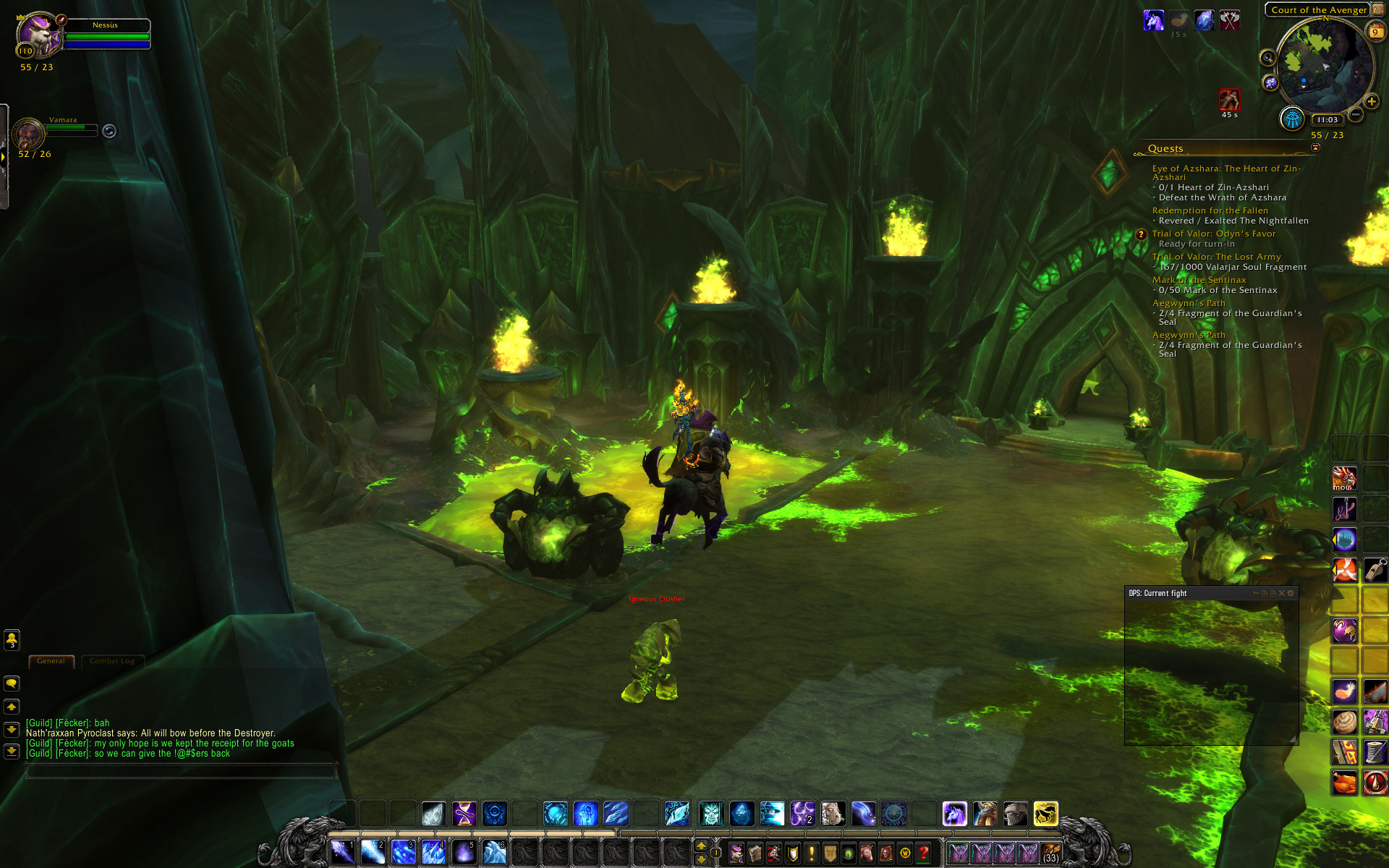Open DPS meter settings gear
The height and width of the screenshot is (868, 1389).
click(x=1291, y=593)
